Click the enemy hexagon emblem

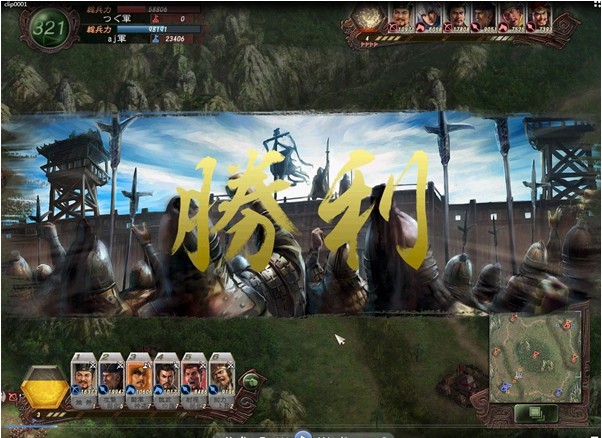click(x=369, y=19)
